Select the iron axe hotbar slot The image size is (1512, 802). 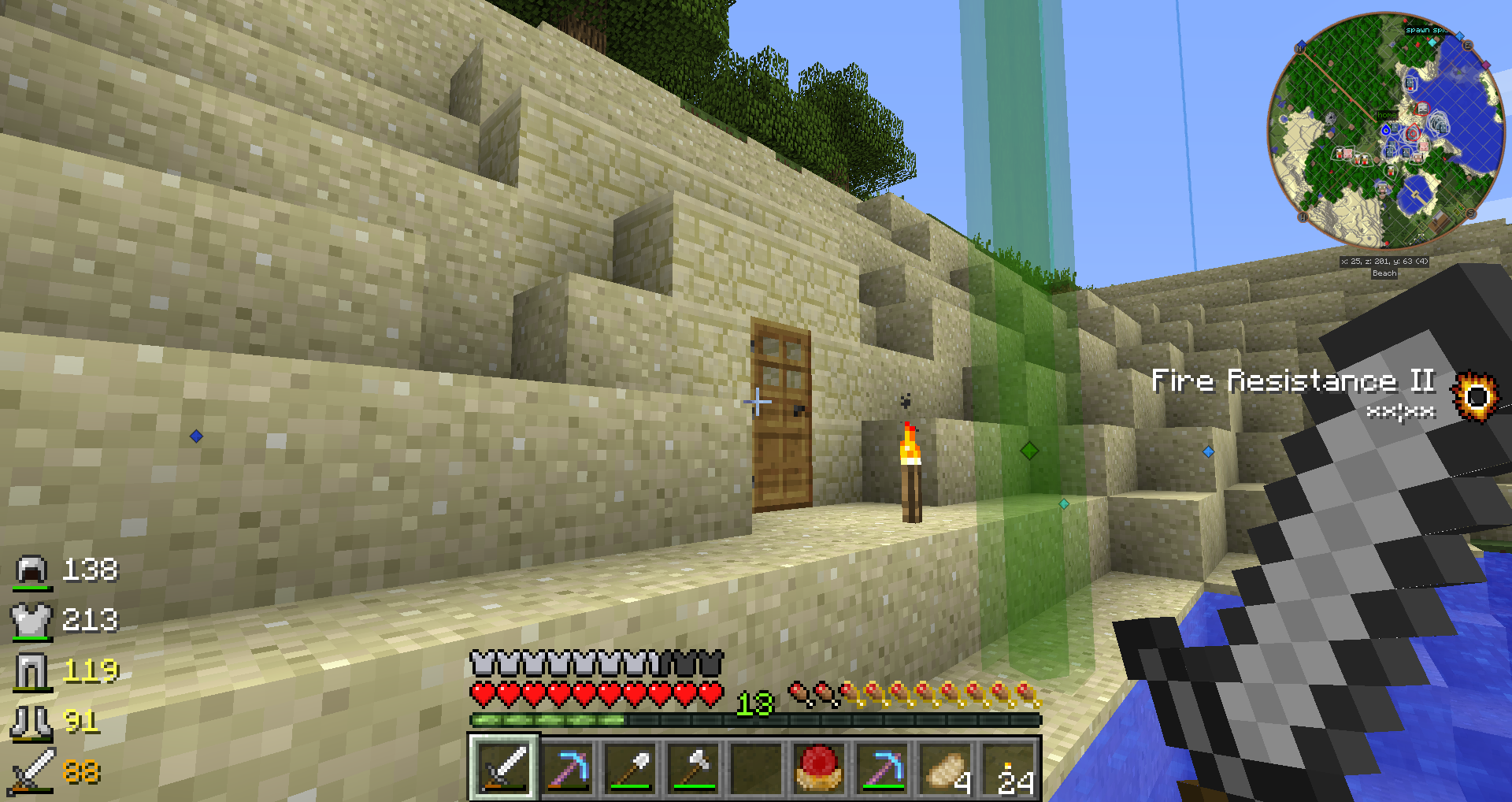[693, 768]
